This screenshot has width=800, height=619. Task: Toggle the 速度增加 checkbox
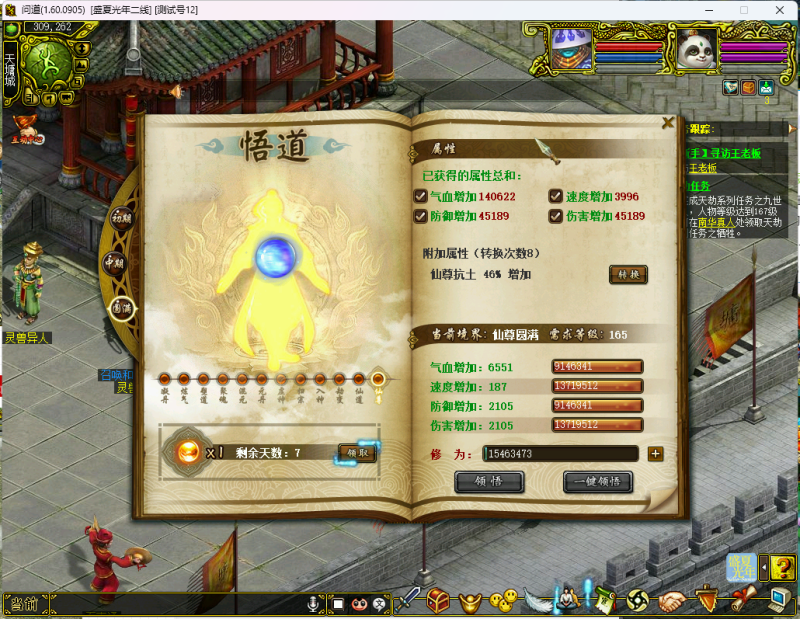(555, 197)
